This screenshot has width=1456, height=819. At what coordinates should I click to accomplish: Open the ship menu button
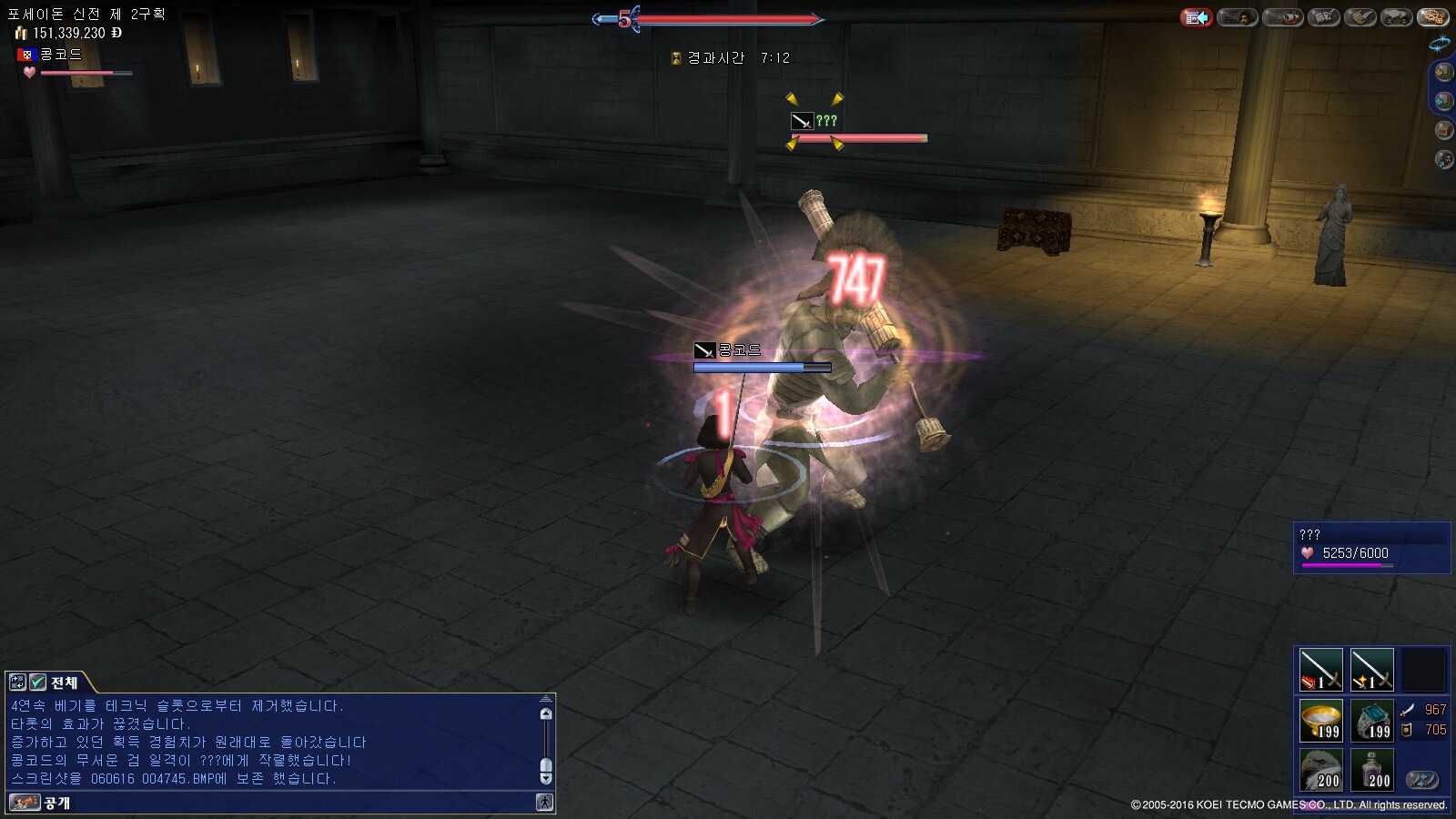click(x=1282, y=17)
